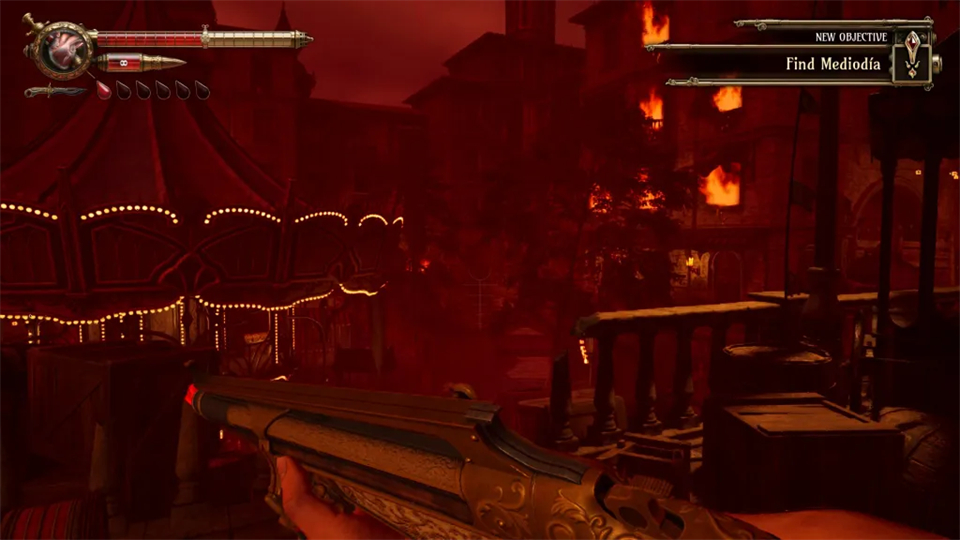
Task: Select the filled red blood drop
Action: click(x=104, y=90)
